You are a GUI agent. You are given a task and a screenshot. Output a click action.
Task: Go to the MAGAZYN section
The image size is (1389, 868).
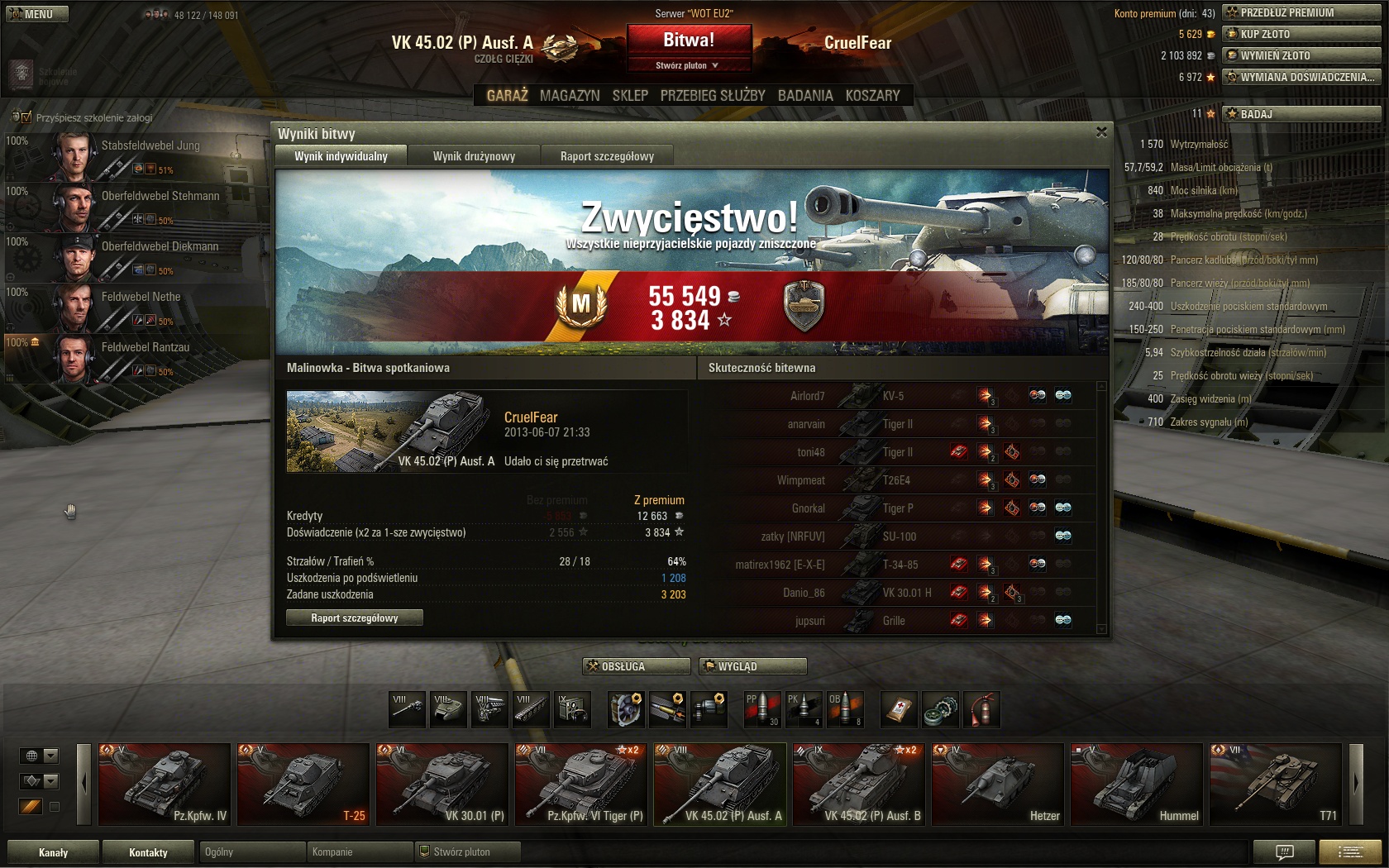[x=570, y=95]
